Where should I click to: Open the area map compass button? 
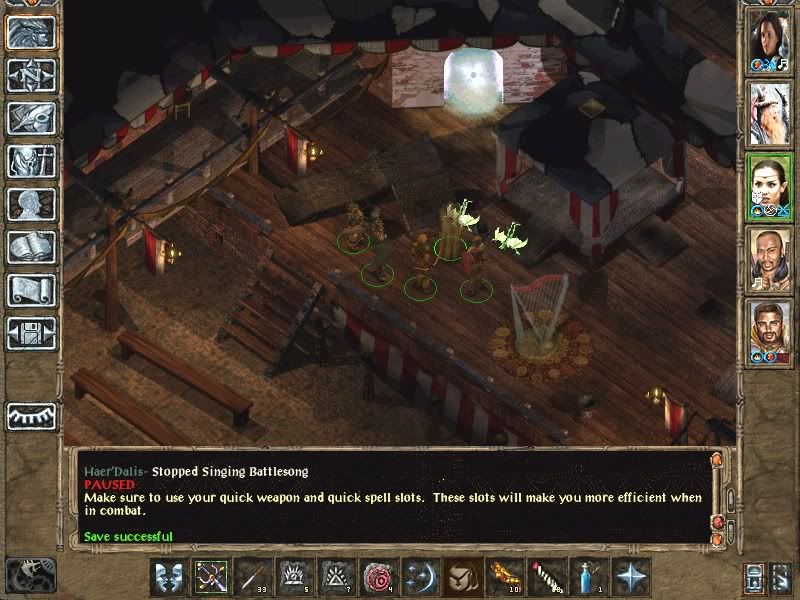click(x=31, y=75)
